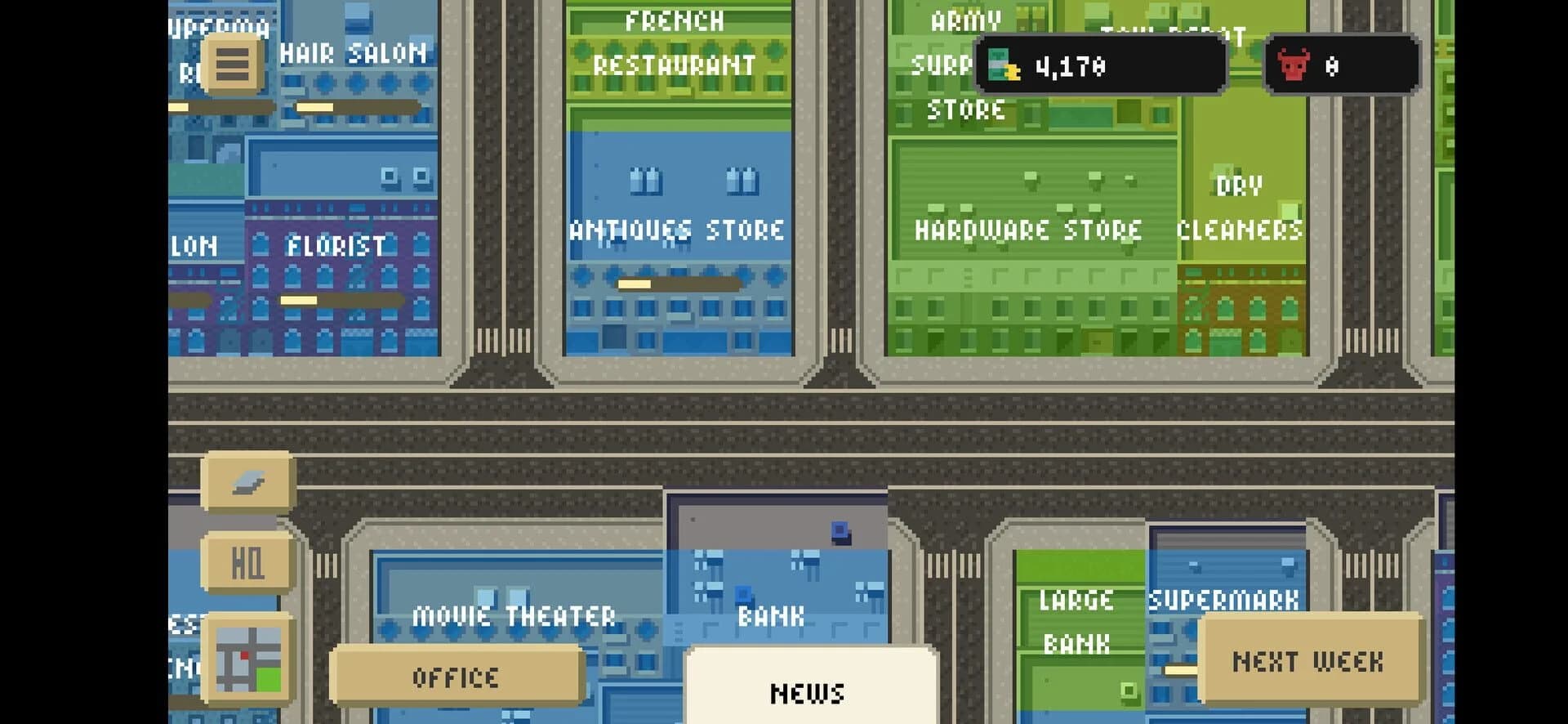The width and height of the screenshot is (1568, 724).
Task: Open the Movie Theater building
Action: (515, 615)
